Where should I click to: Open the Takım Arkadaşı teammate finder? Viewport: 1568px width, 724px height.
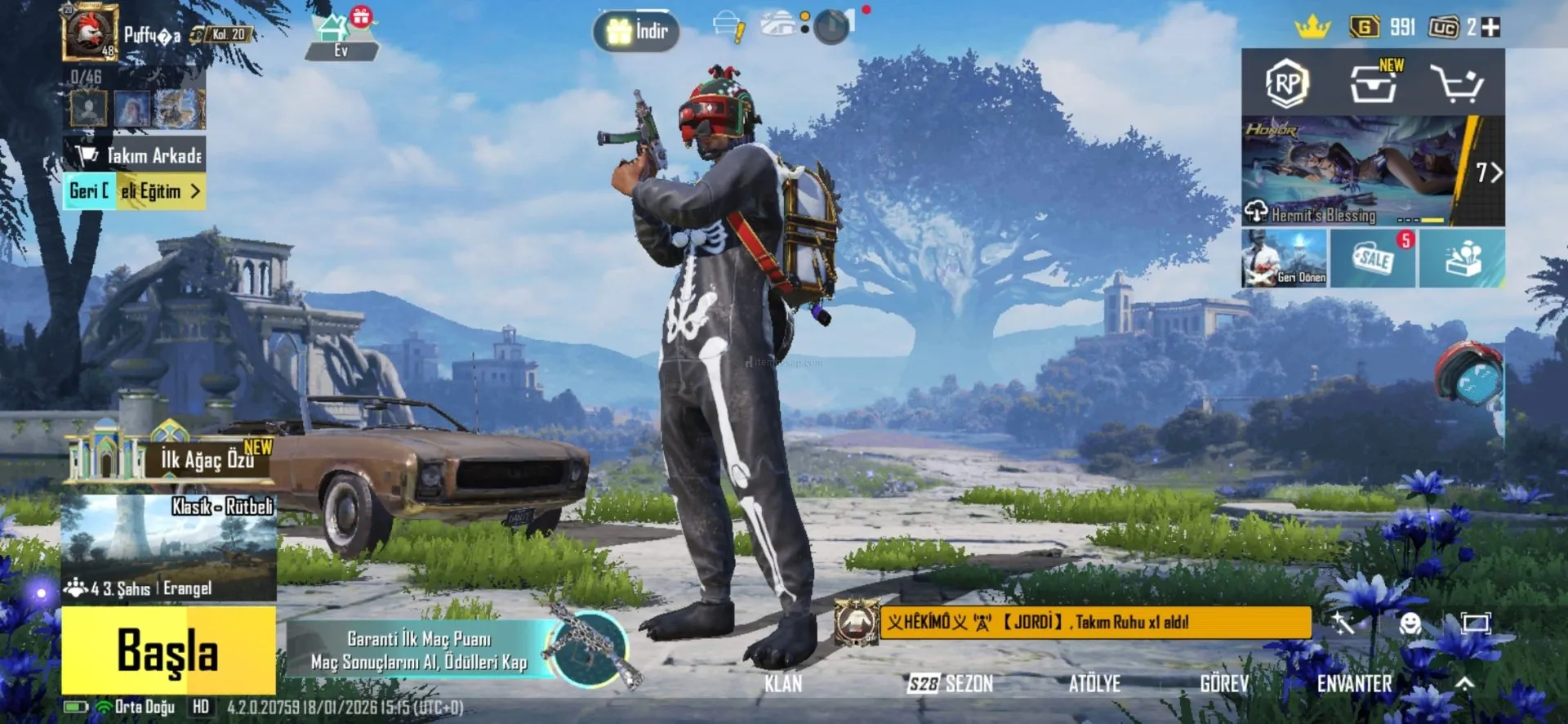tap(136, 155)
